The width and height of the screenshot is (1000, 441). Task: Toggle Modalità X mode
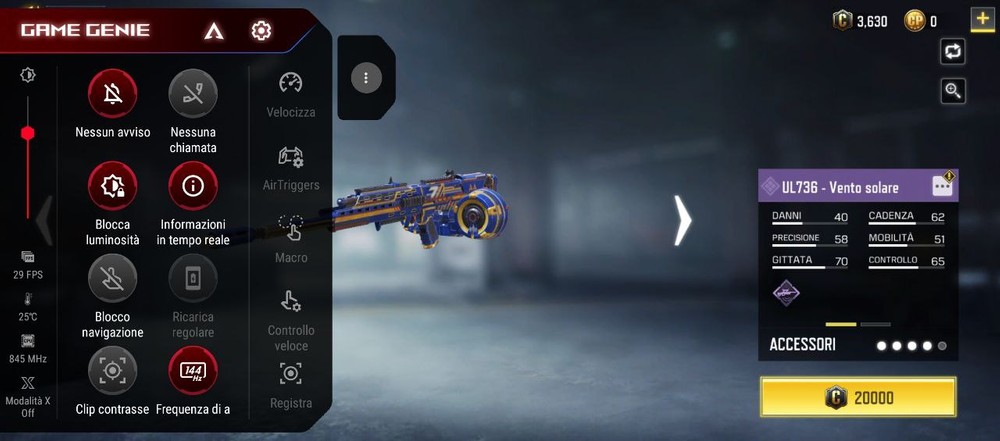[x=27, y=383]
